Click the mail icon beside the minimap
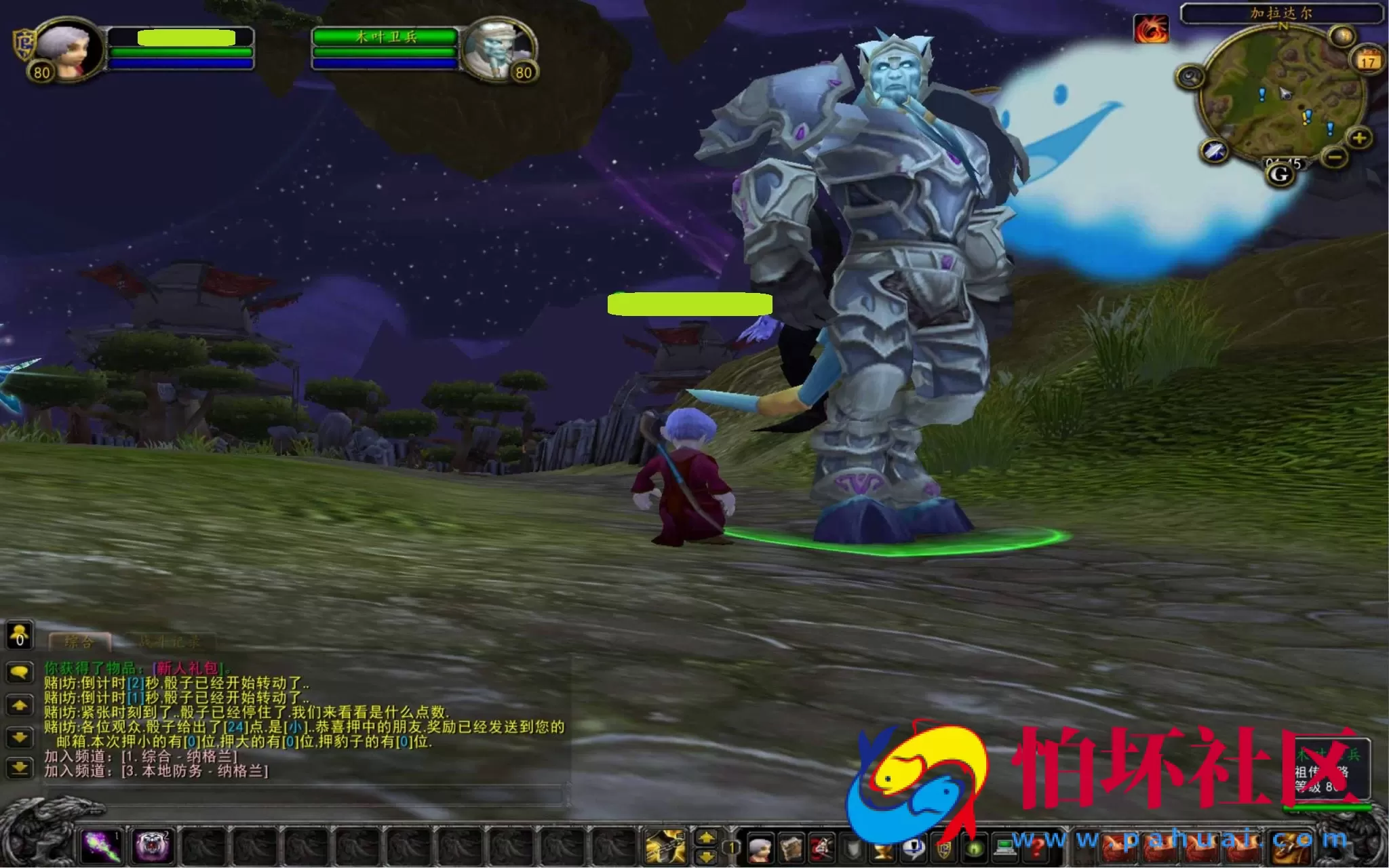Image resolution: width=1389 pixels, height=868 pixels. pyautogui.click(x=1342, y=35)
